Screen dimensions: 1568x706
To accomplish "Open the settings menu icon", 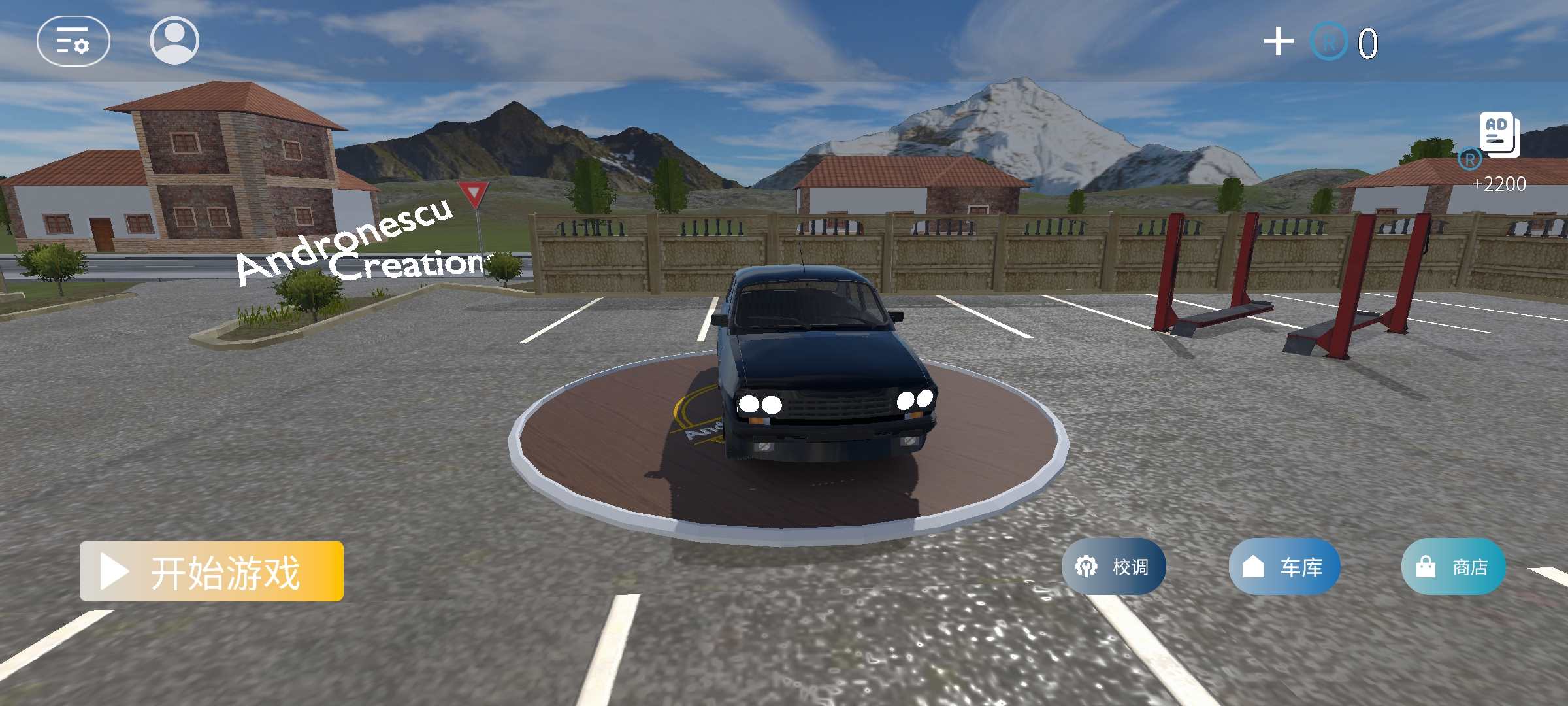I will pyautogui.click(x=73, y=41).
